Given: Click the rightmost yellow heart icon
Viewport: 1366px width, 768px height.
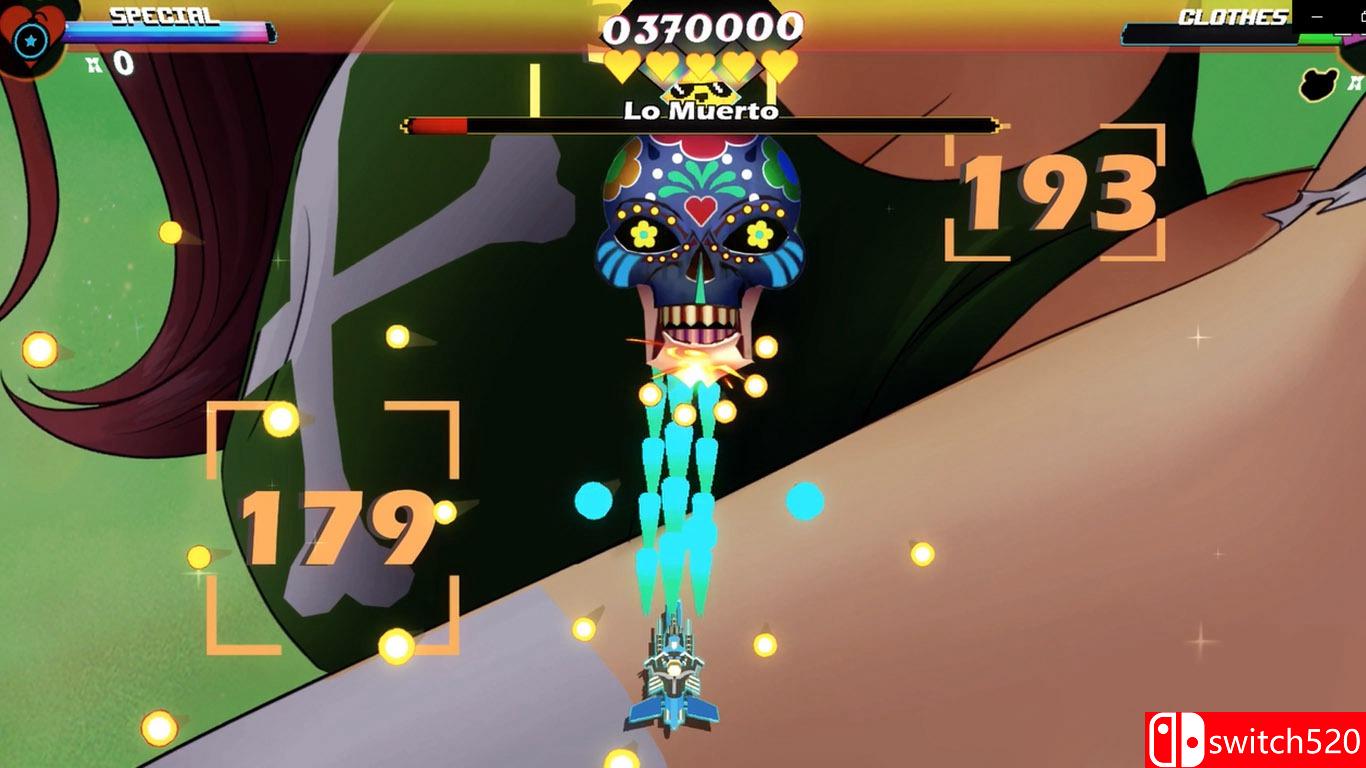Looking at the screenshot, I should 781,64.
